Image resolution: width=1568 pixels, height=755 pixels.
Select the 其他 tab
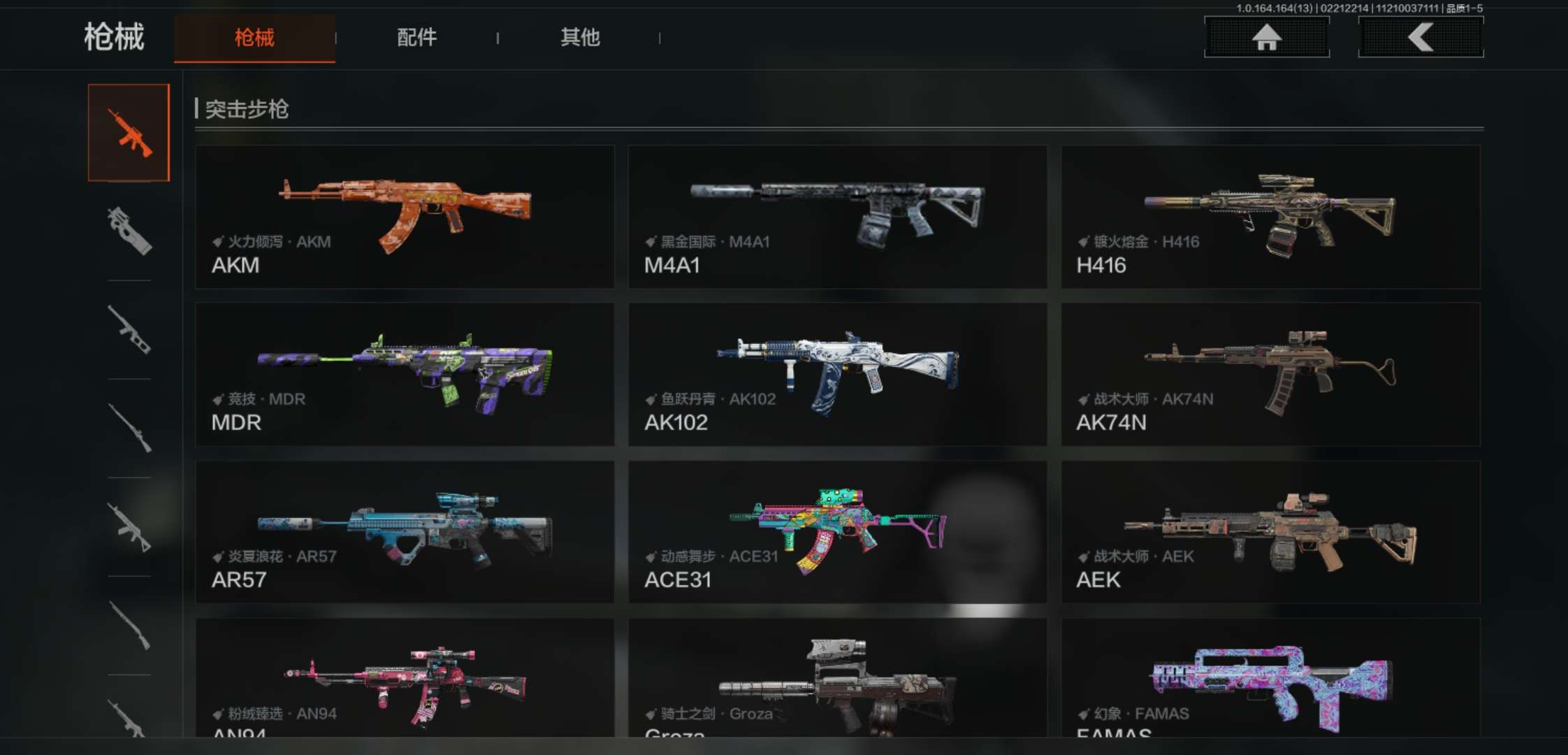580,38
